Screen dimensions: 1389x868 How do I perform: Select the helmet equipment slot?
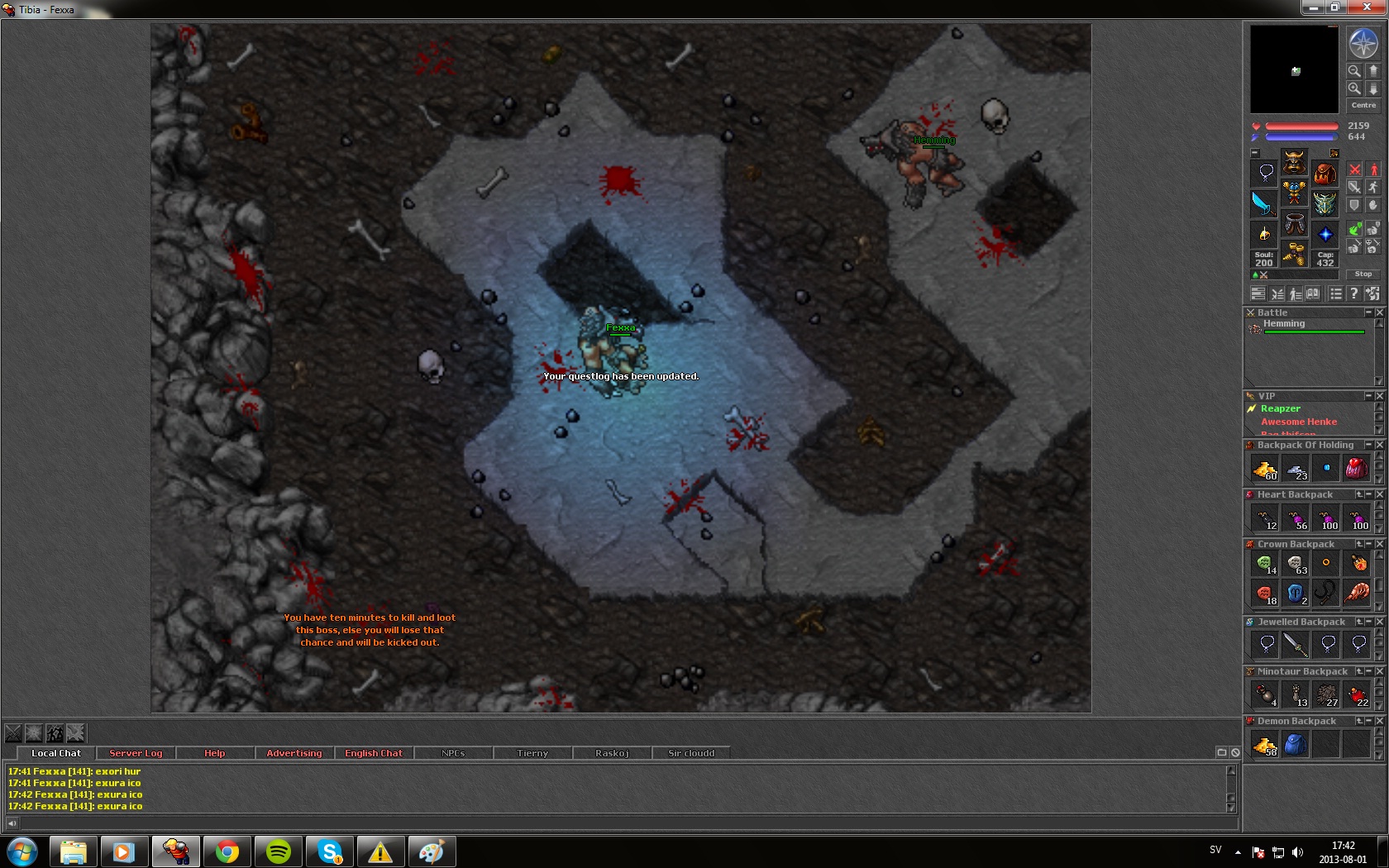[1294, 161]
